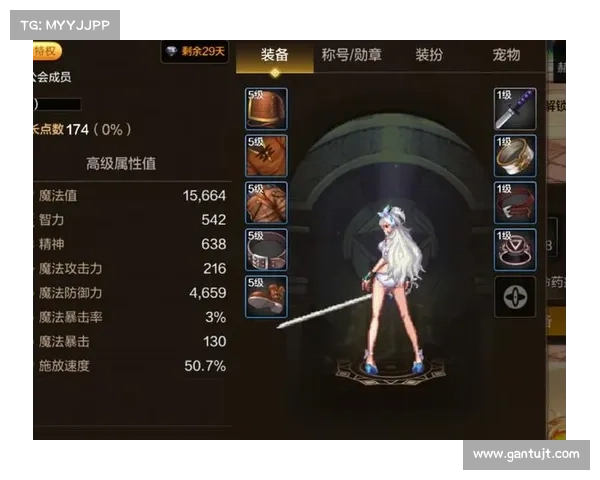This screenshot has height=480, width=600.
Task: Click the 特权 privilege badge
Action: pos(46,51)
